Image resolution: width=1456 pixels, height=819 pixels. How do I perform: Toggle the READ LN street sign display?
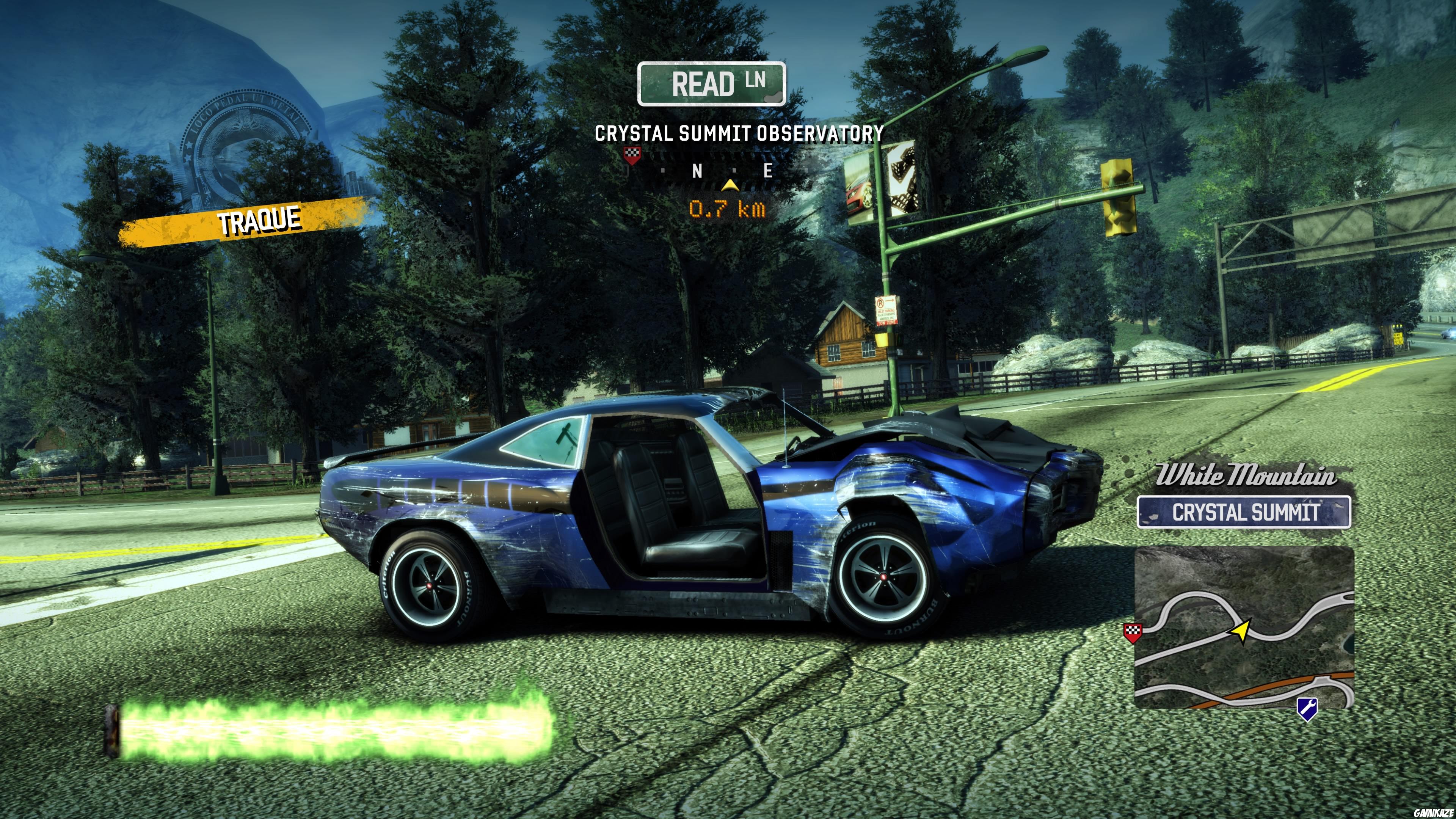pos(712,83)
